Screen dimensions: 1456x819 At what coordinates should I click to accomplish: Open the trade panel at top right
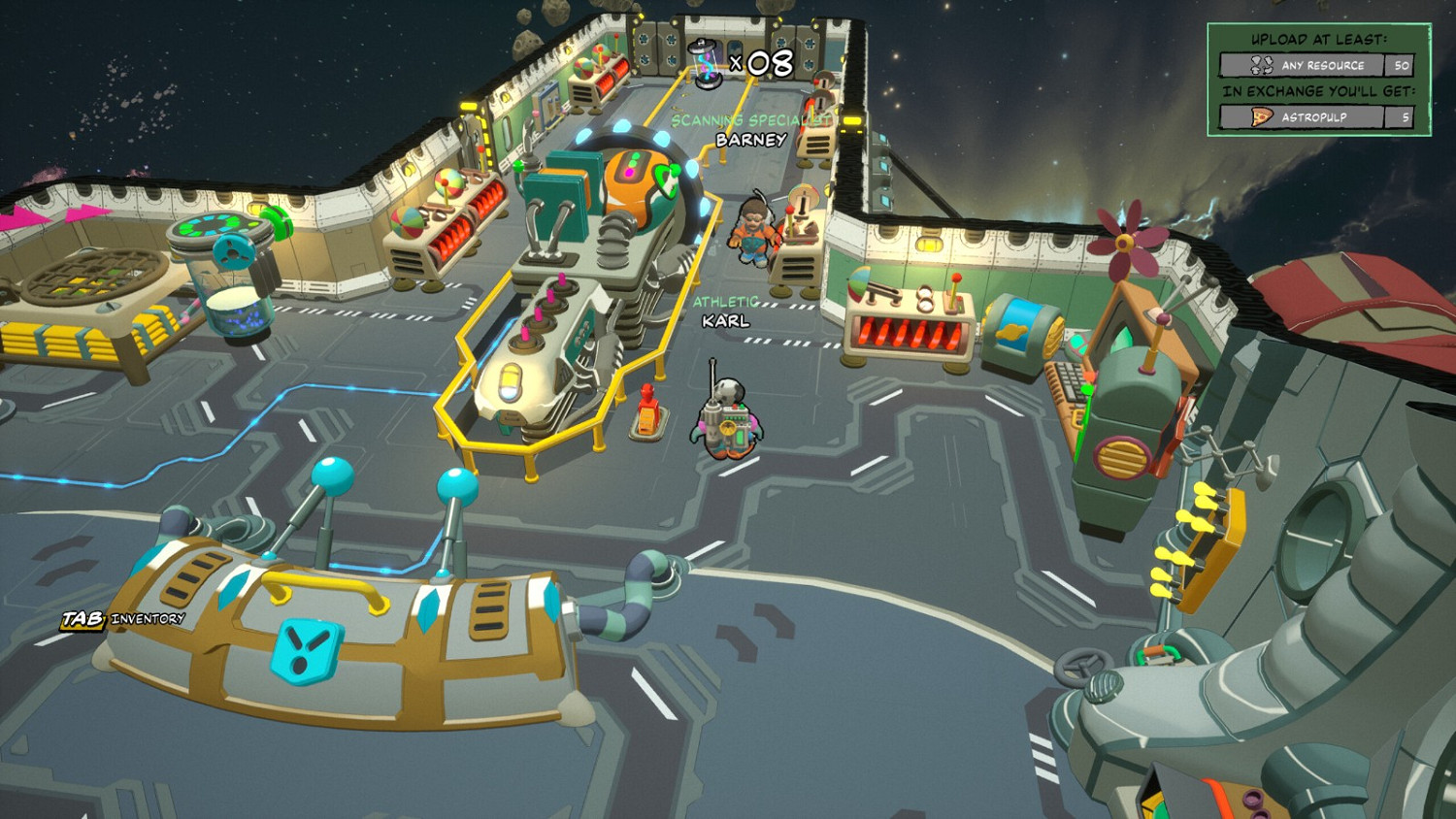point(1315,78)
